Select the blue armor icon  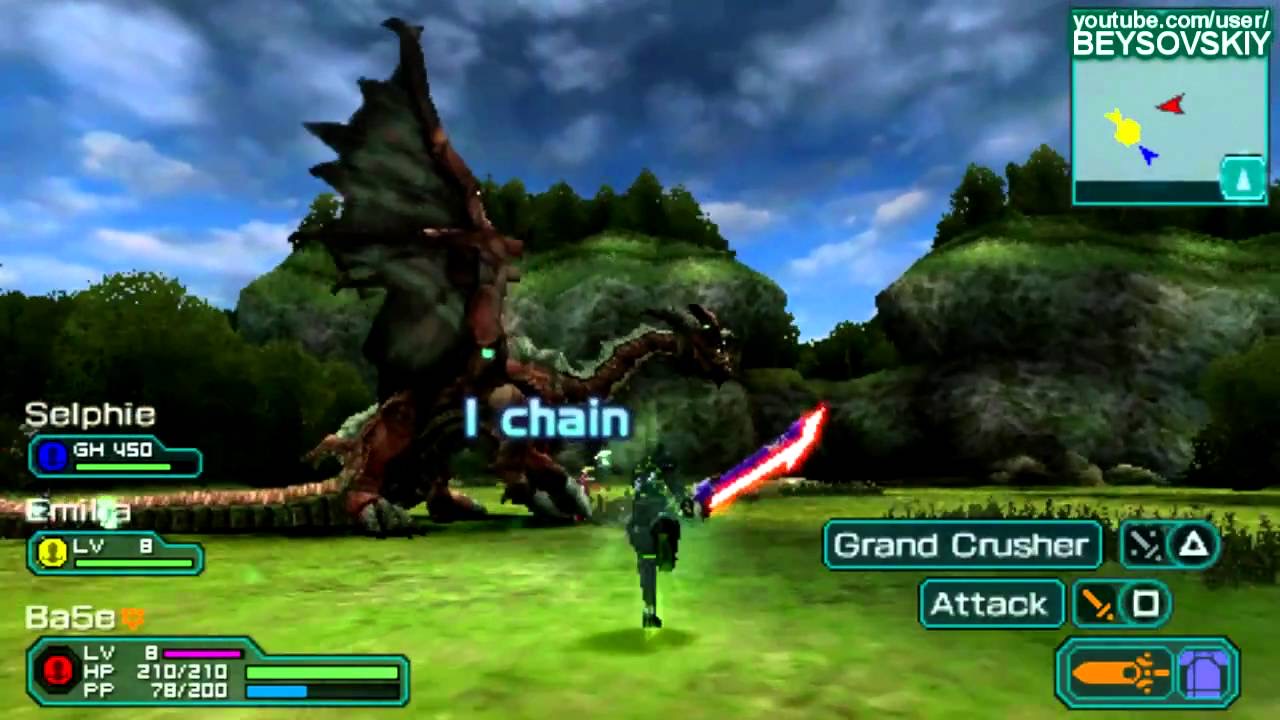click(1206, 673)
